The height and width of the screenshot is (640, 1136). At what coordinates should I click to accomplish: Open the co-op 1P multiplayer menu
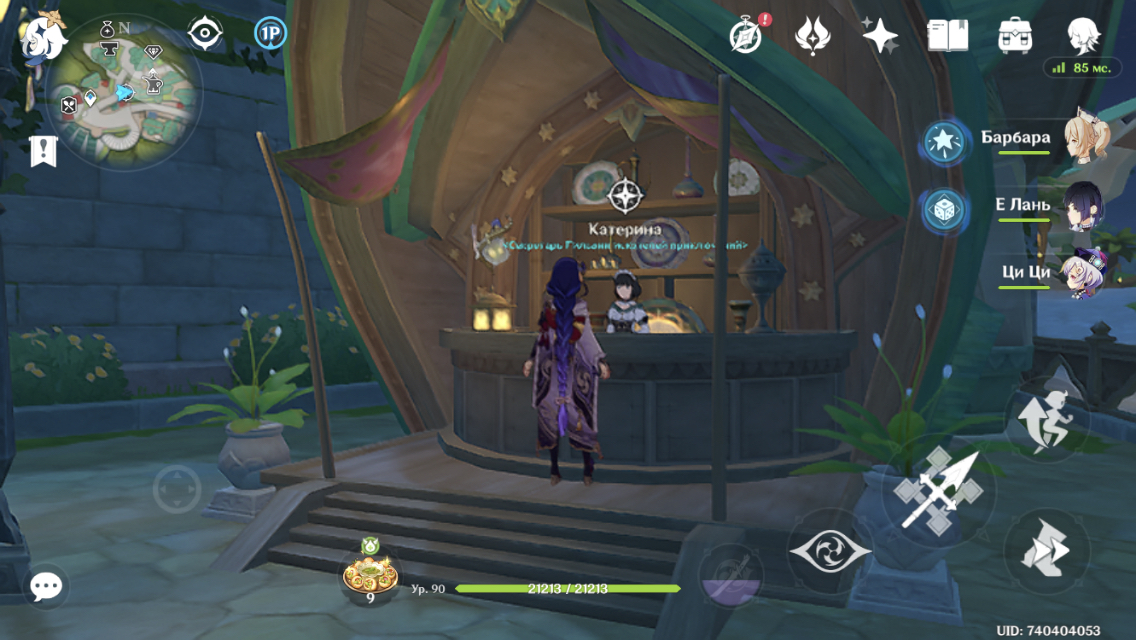pos(269,33)
